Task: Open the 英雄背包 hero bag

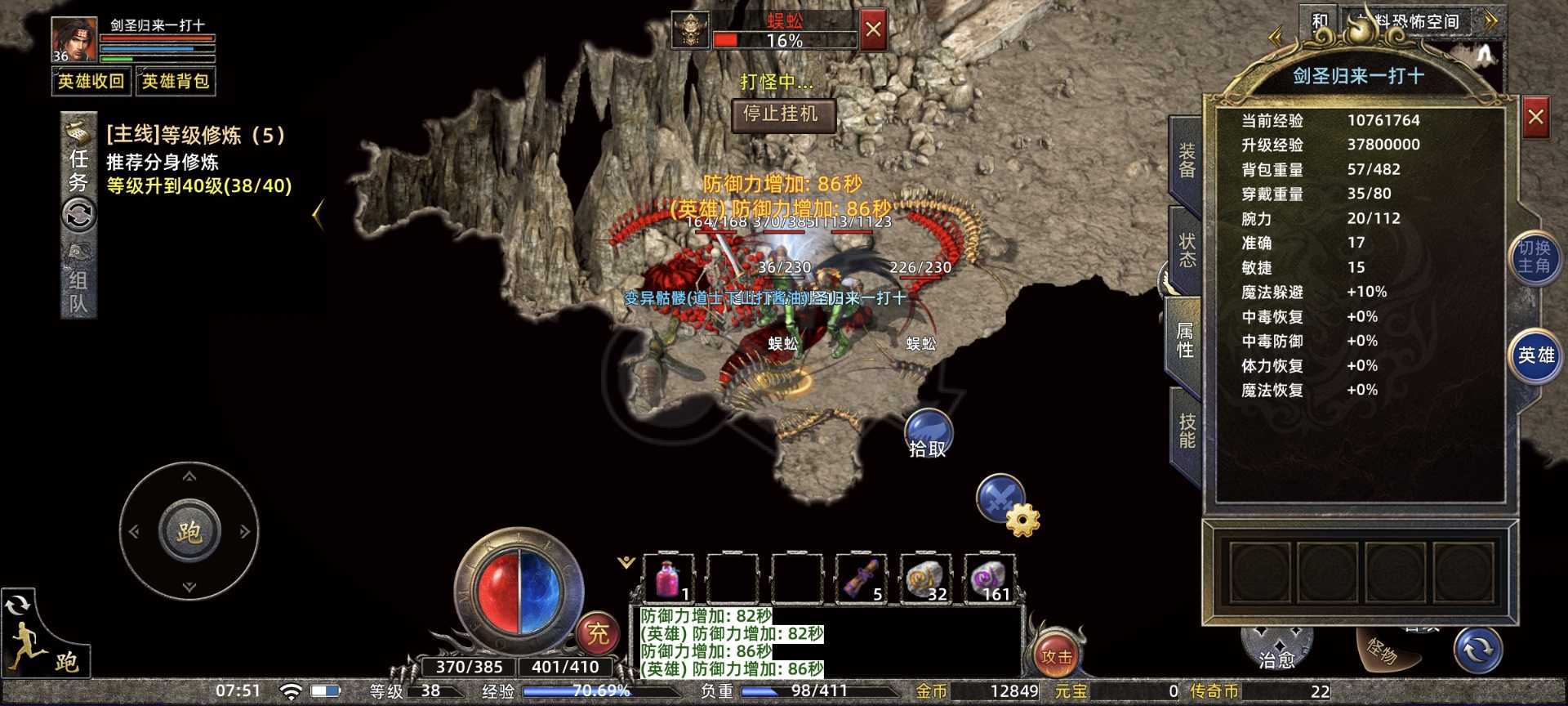Action: coord(176,82)
